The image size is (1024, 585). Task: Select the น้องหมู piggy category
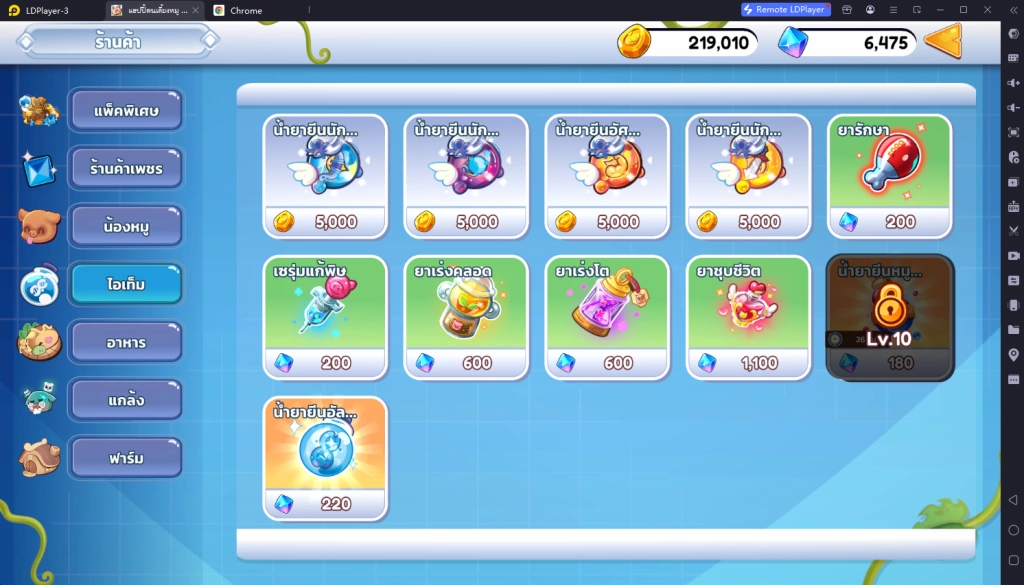[126, 226]
